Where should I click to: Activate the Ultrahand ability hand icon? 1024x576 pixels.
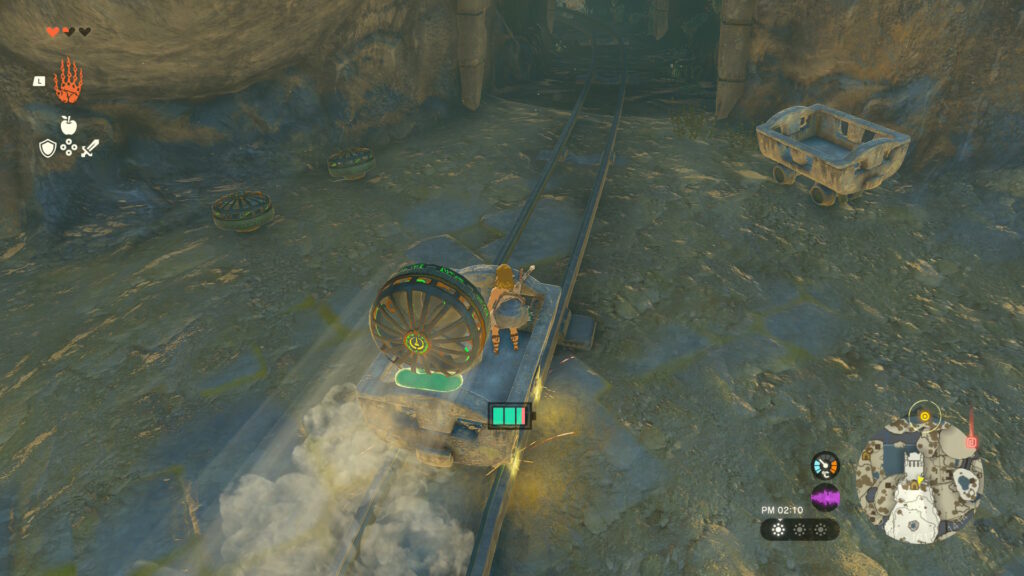click(x=68, y=81)
